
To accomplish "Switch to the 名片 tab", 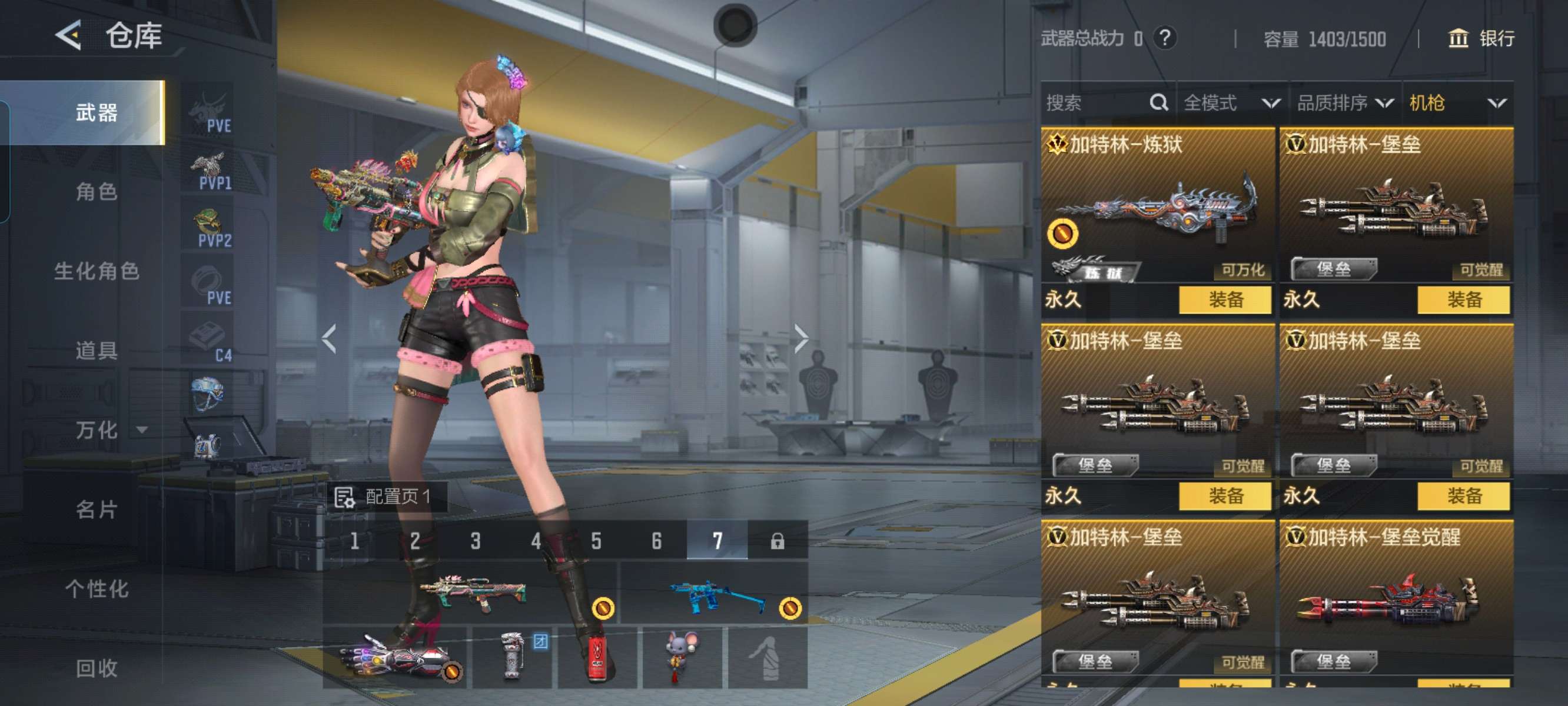I will (x=96, y=509).
